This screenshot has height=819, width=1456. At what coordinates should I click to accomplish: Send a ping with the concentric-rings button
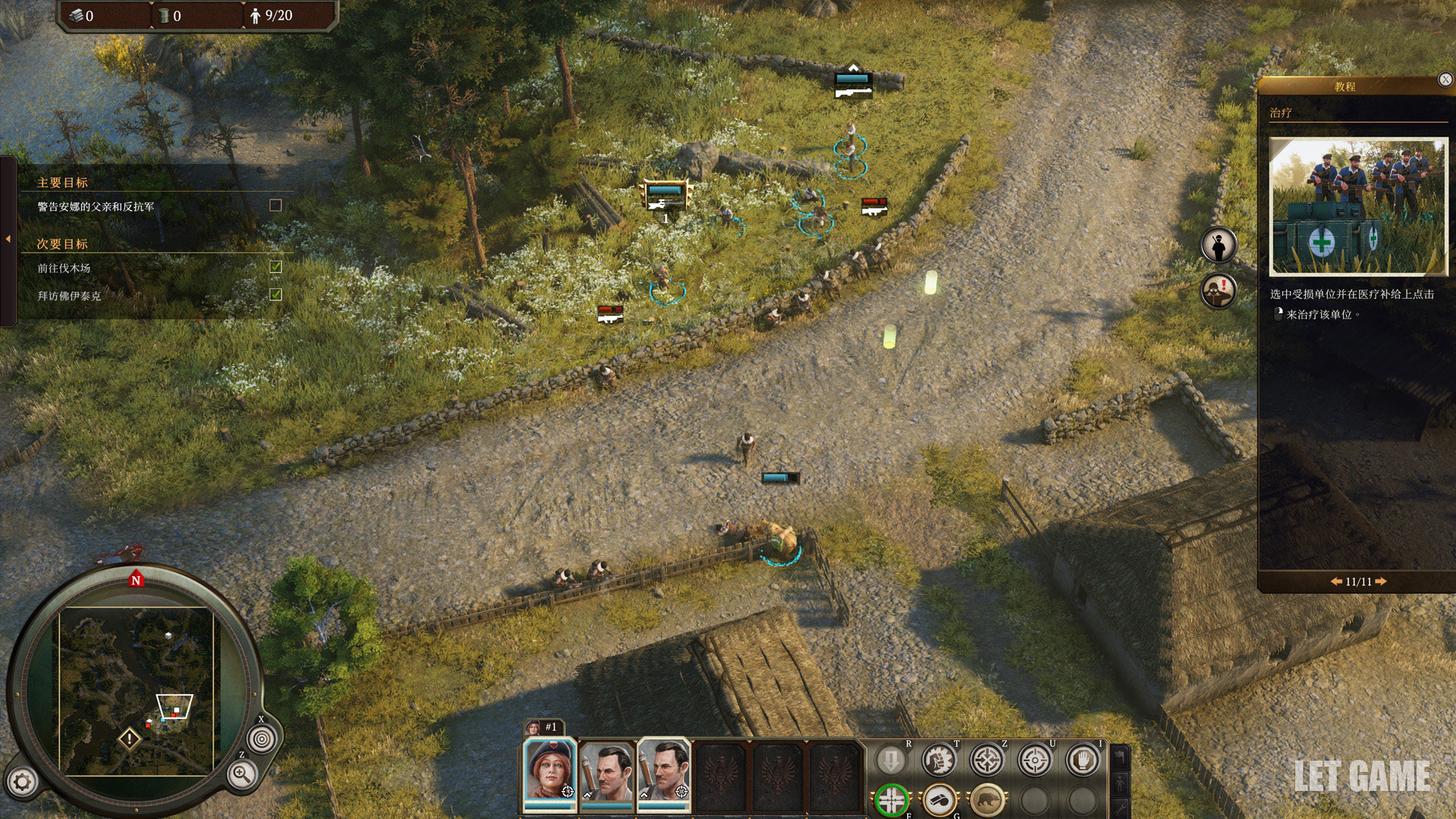[262, 739]
